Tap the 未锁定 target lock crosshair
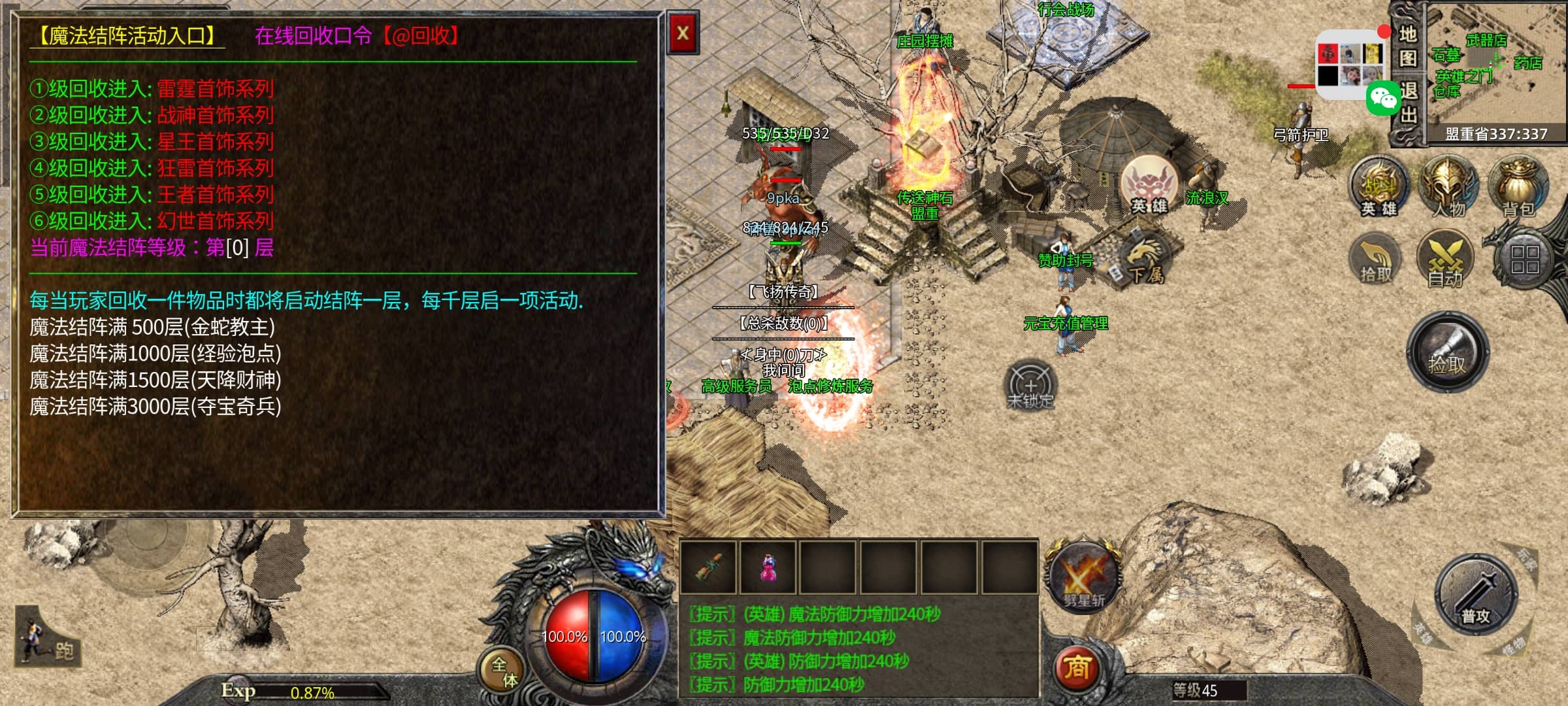The width and height of the screenshot is (1568, 706). pos(1030,386)
